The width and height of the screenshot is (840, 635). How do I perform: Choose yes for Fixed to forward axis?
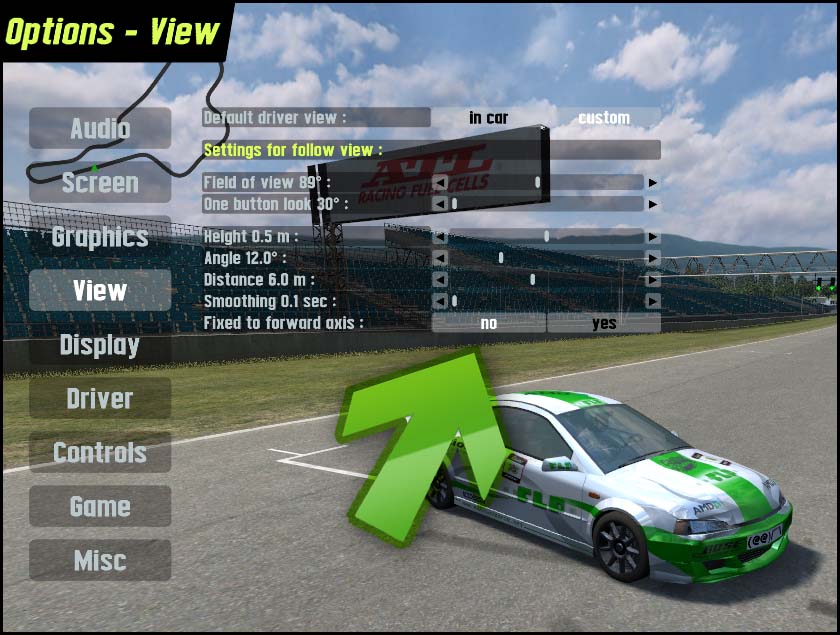point(604,323)
